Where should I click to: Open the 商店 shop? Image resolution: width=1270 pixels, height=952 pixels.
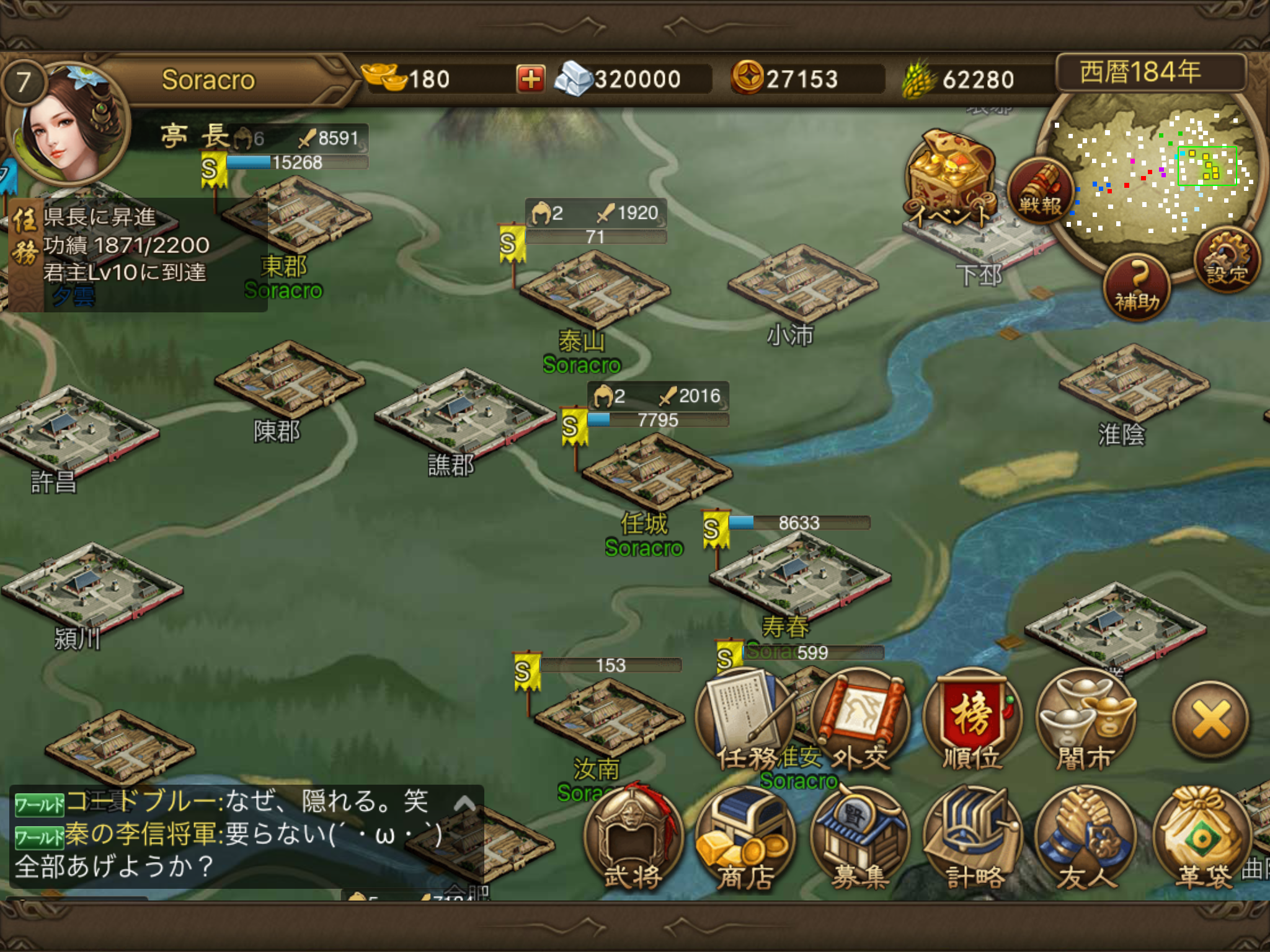point(744,837)
